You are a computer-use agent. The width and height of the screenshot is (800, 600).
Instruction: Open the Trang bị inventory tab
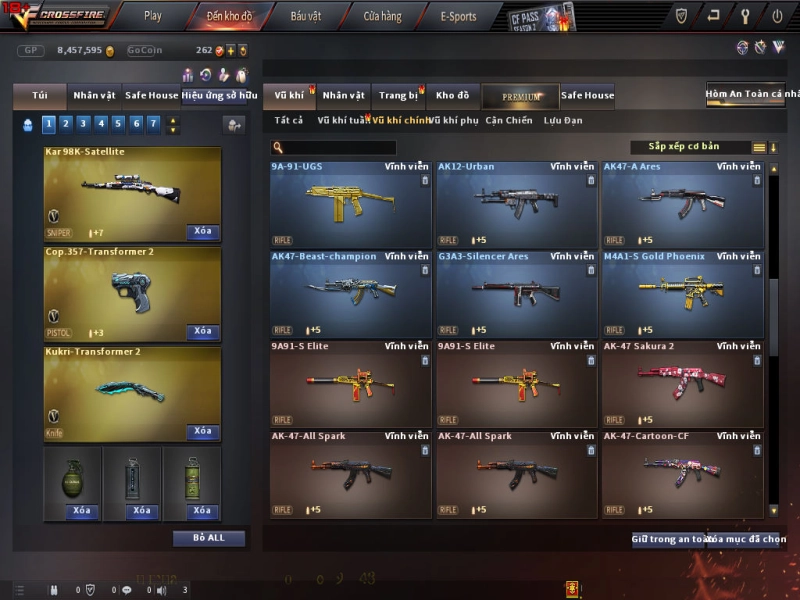tap(399, 96)
